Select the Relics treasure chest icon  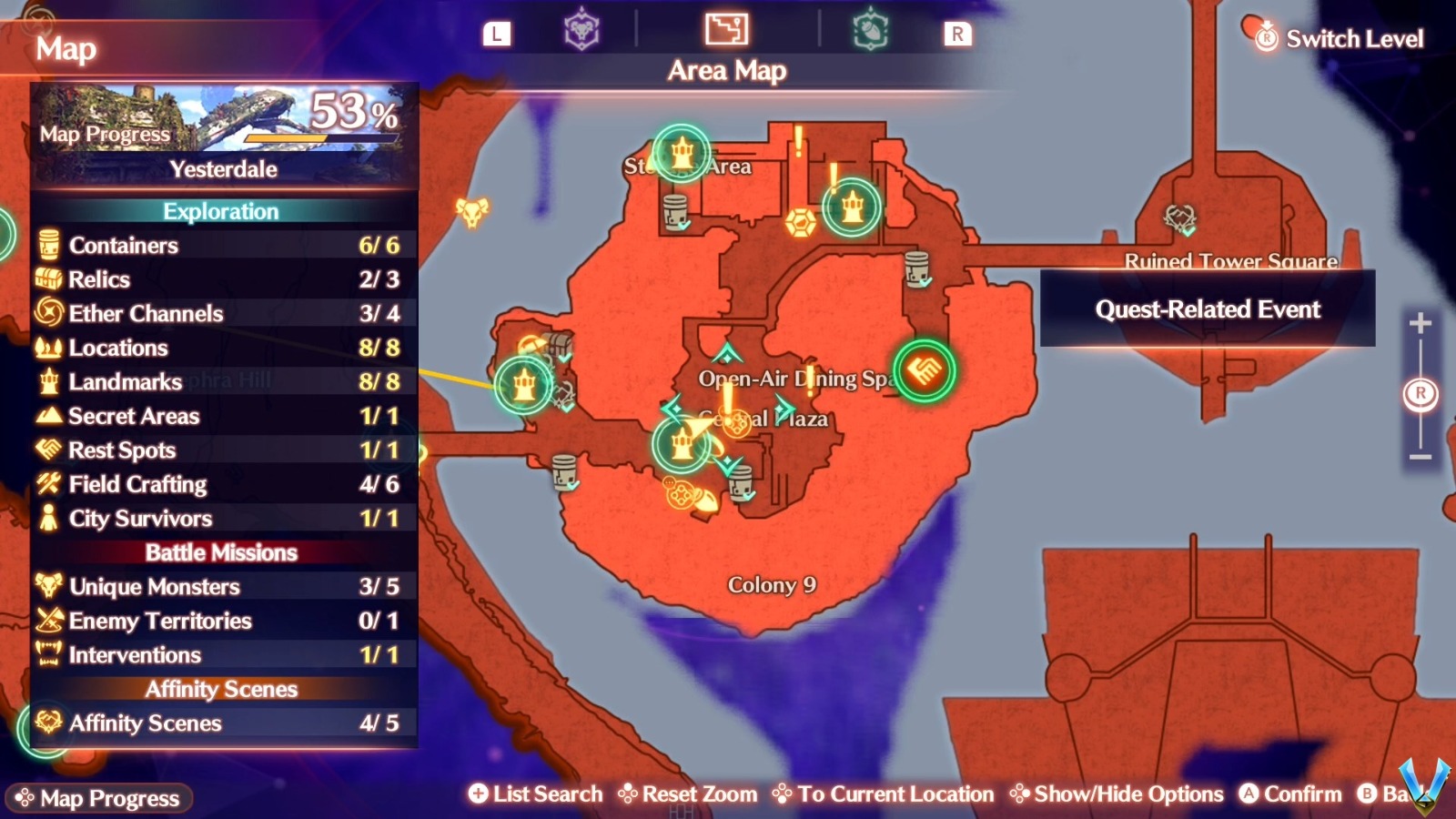[x=47, y=279]
